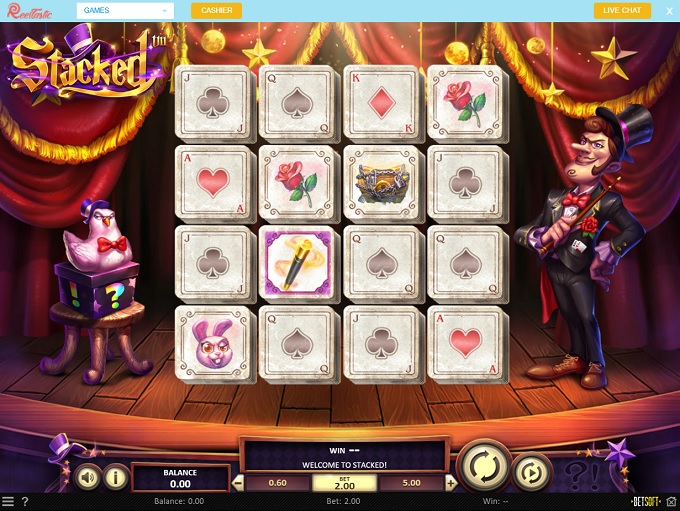680x511 pixels.
Task: Start a Live Chat session
Action: (622, 10)
